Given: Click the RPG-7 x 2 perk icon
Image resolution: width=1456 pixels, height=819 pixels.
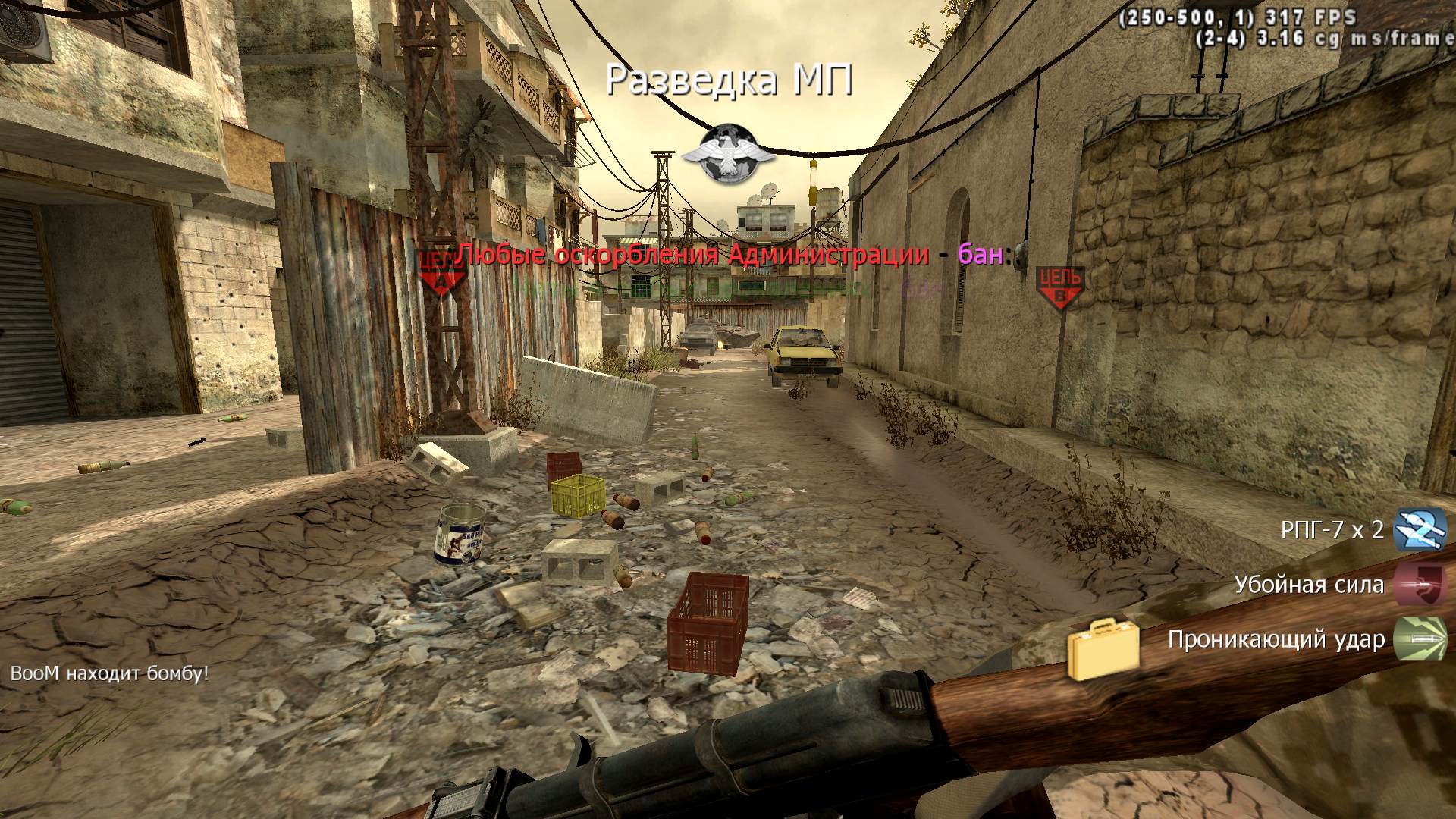Looking at the screenshot, I should 1420,529.
